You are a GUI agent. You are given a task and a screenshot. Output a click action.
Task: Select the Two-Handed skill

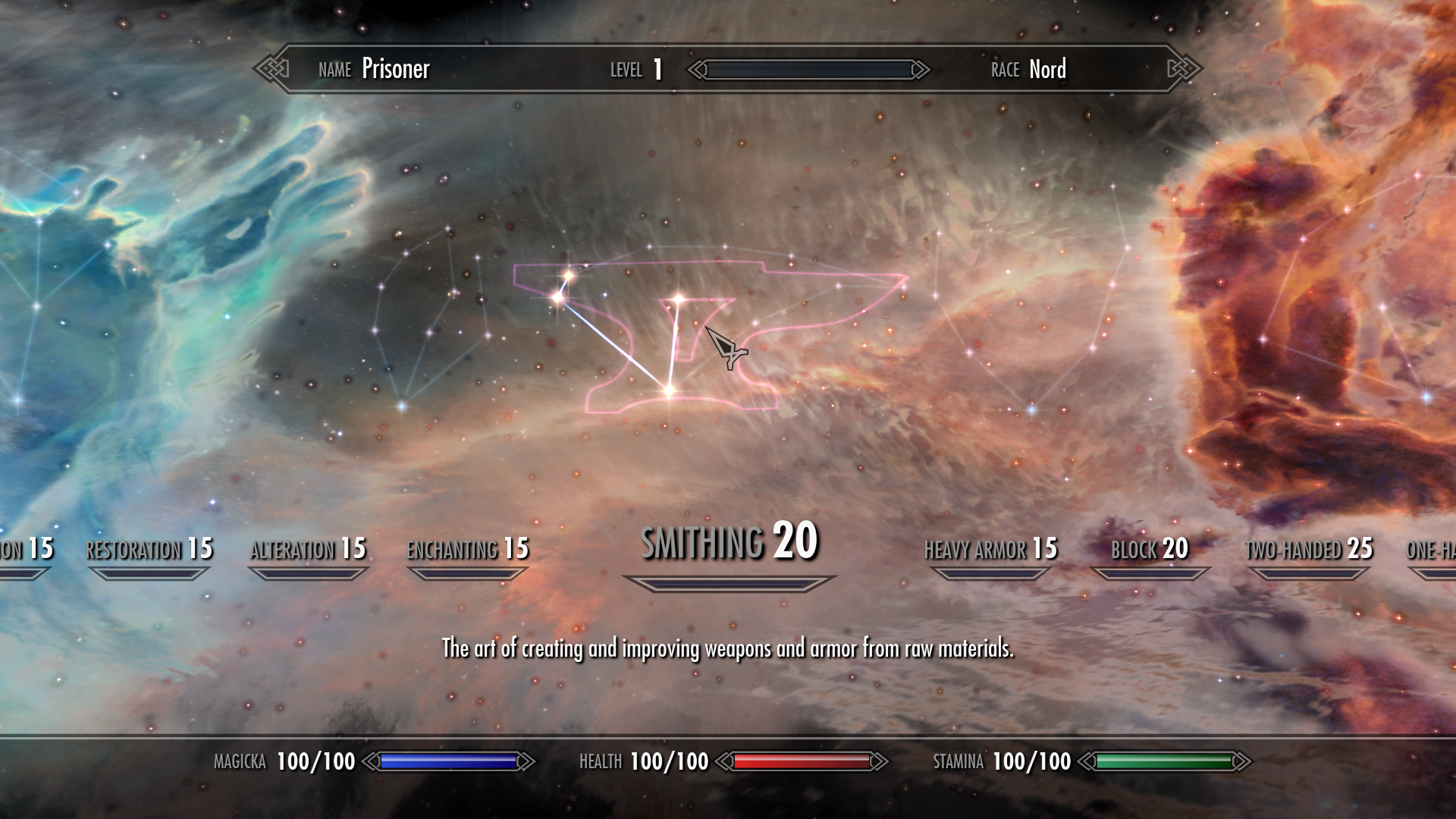click(1308, 548)
